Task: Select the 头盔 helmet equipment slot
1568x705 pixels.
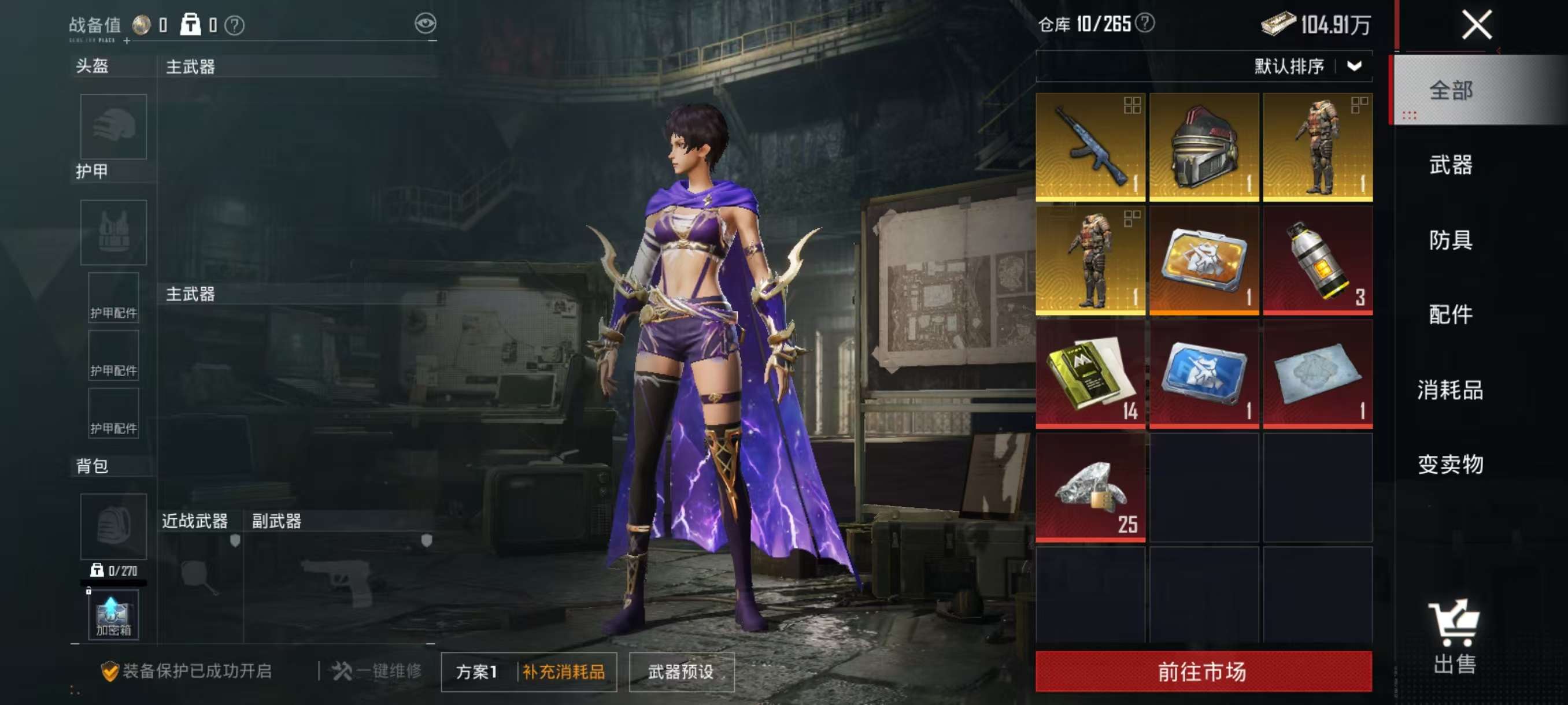Action: (x=114, y=127)
